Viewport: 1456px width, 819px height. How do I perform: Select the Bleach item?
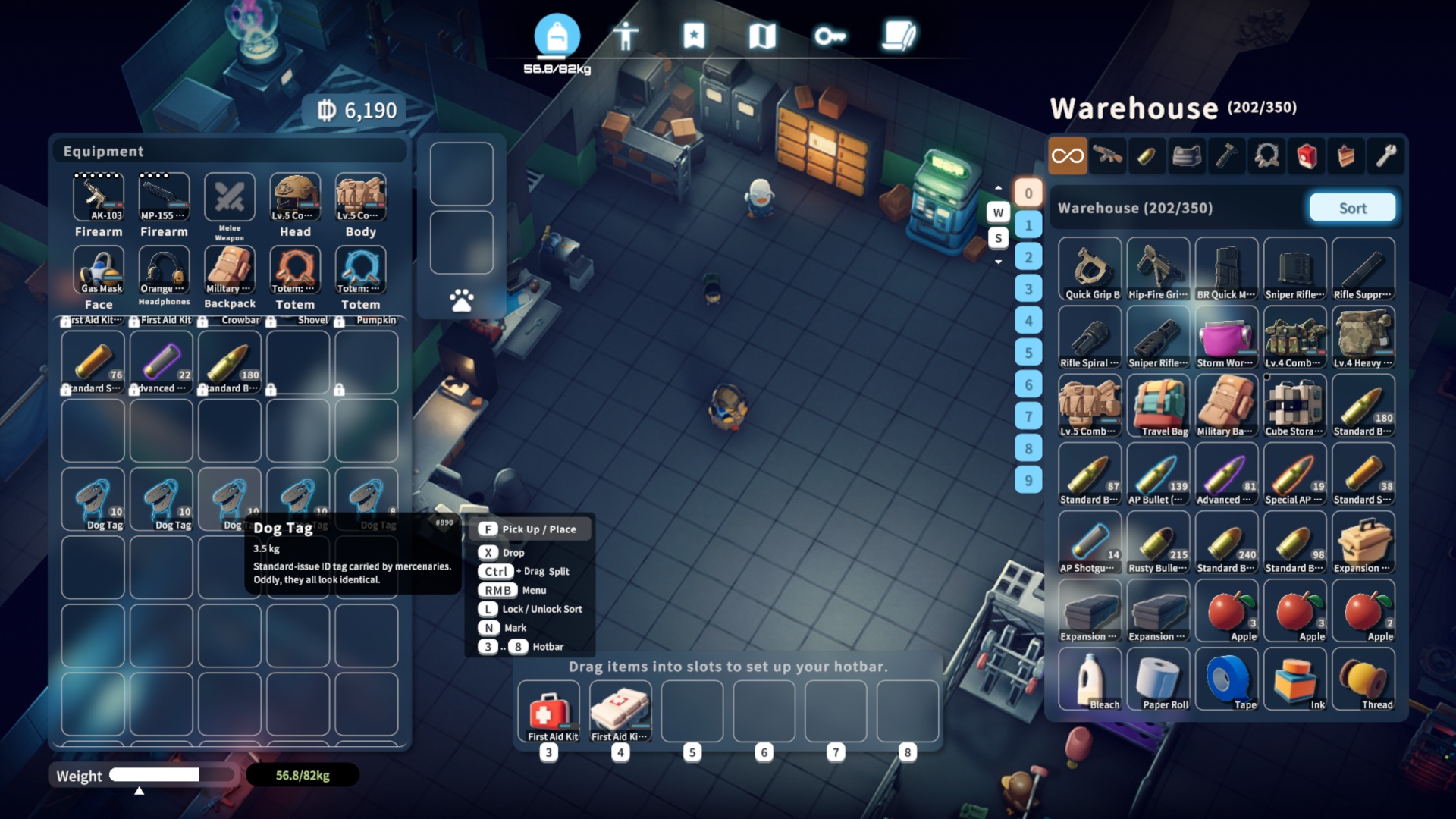click(x=1090, y=679)
